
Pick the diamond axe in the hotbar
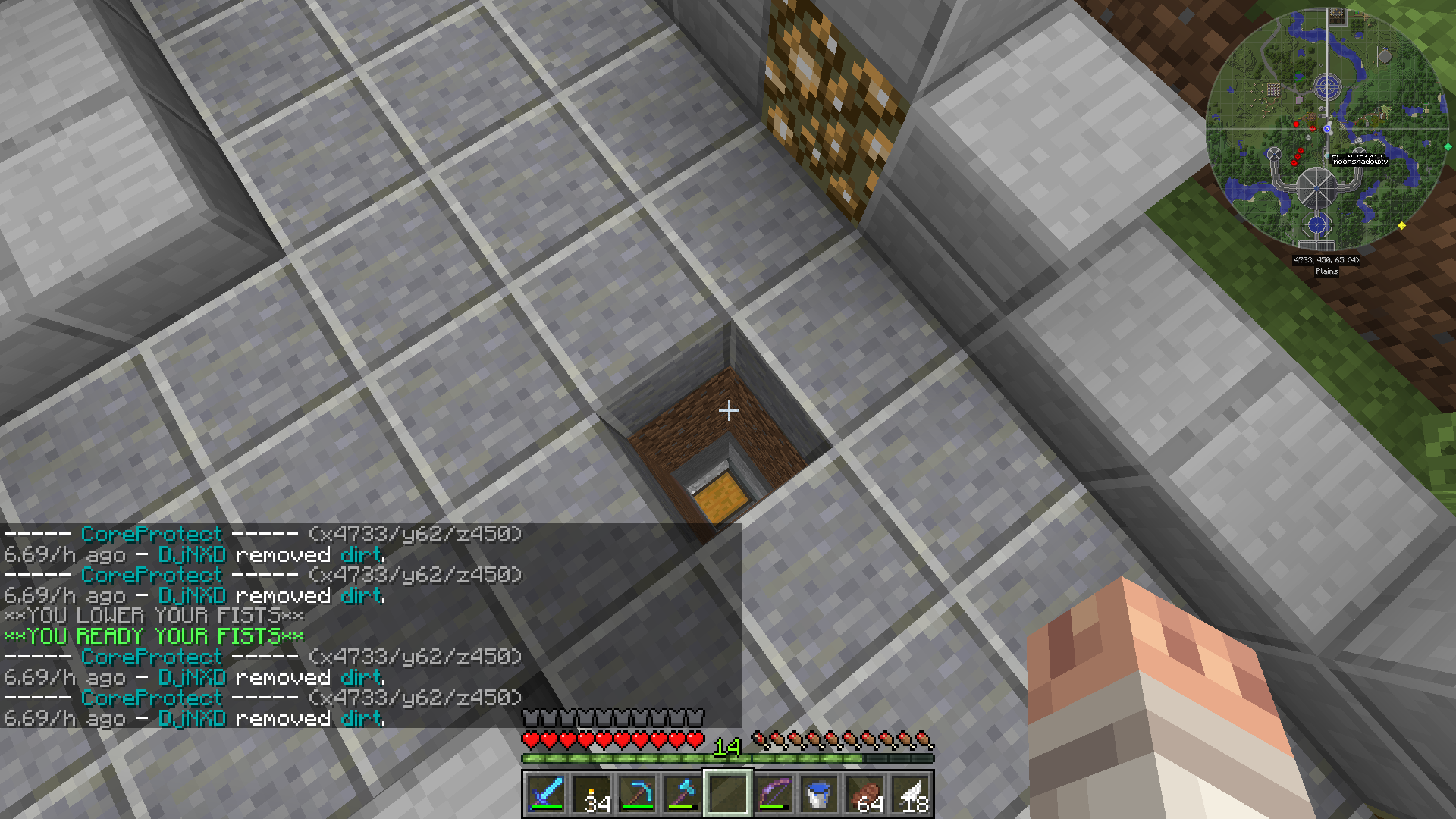(x=682, y=794)
